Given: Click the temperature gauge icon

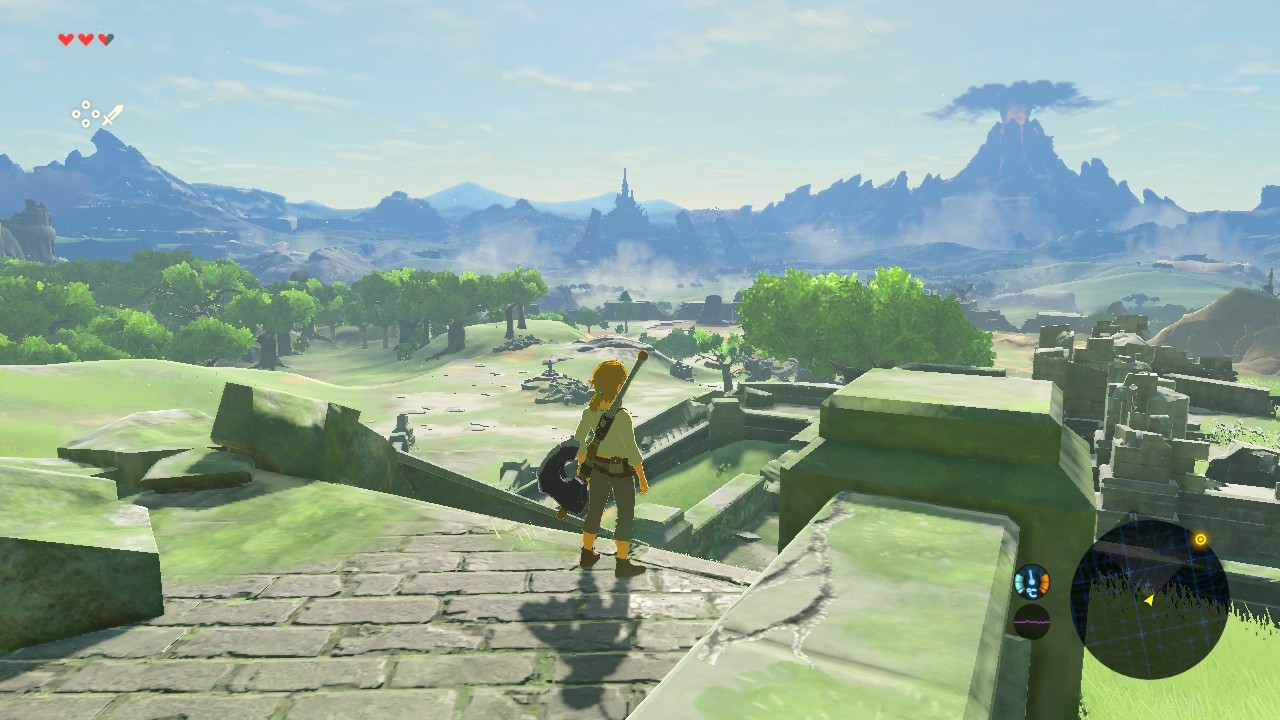Looking at the screenshot, I should coord(1031,581).
